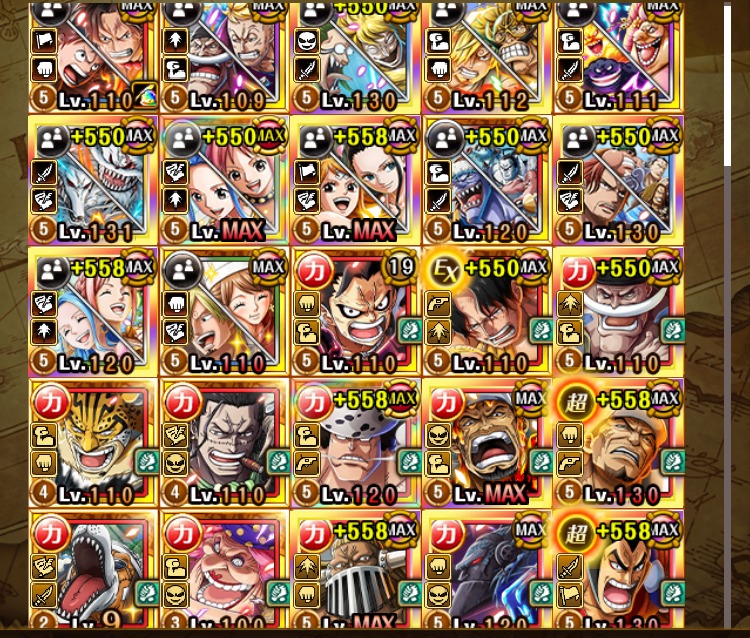The height and width of the screenshot is (638, 750).
Task: Pick the cigar-smoking Crocodile unit
Action: (x=224, y=442)
